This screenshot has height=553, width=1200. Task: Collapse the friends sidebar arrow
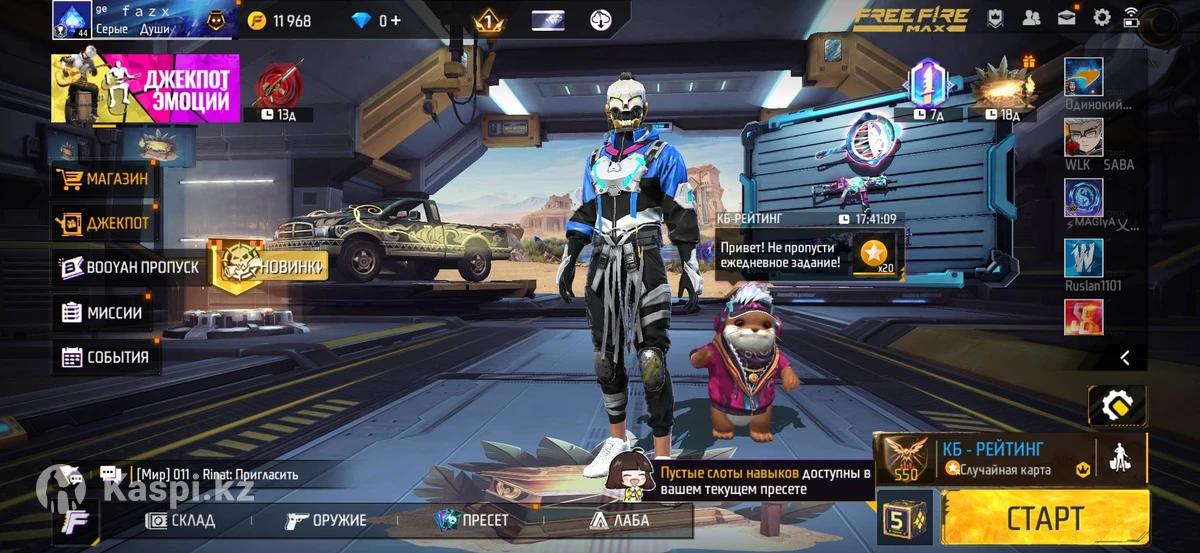pos(1125,357)
